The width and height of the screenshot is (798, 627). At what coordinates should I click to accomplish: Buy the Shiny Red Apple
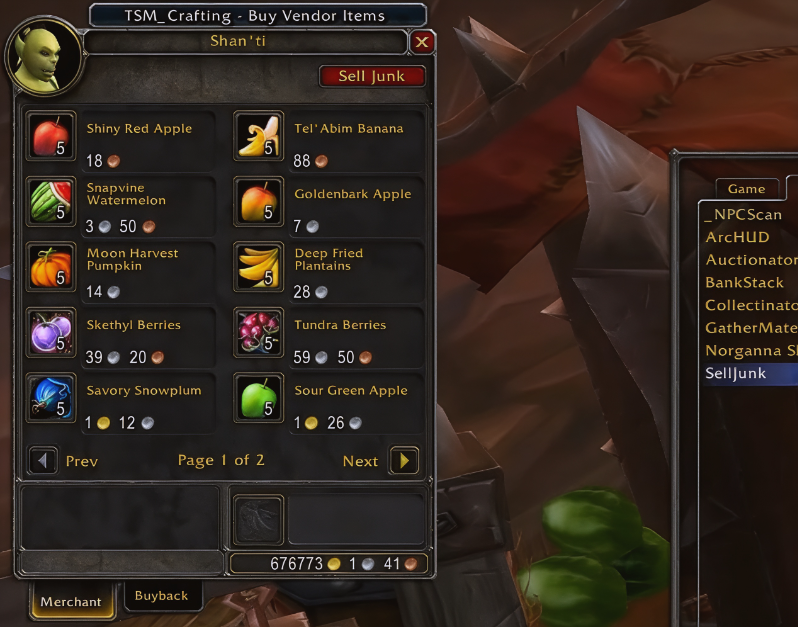coord(50,137)
